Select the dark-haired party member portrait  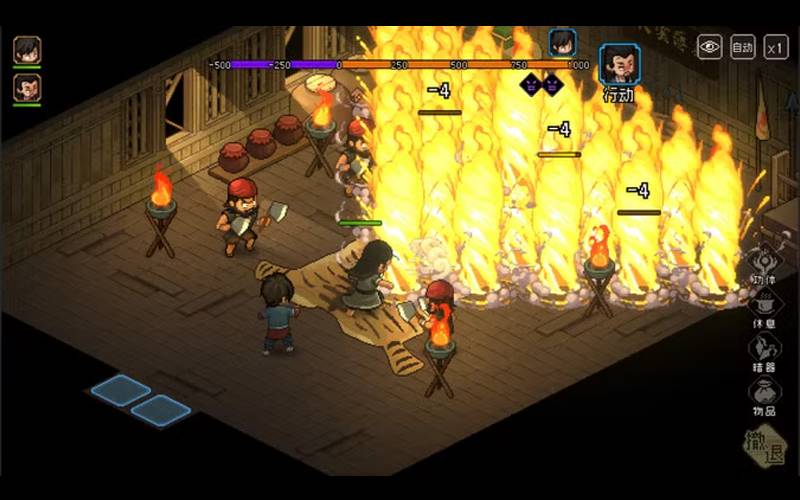pos(27,49)
